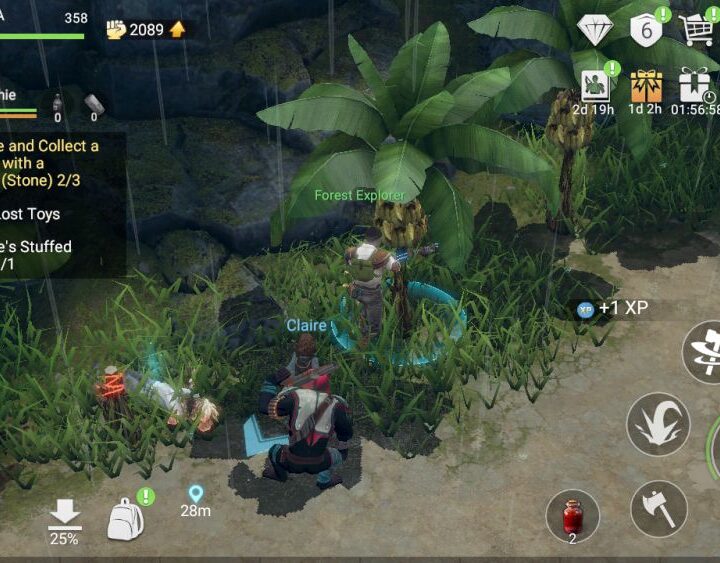Claim the white timed gift box
Screen dimensions: 720x563
pos(694,86)
